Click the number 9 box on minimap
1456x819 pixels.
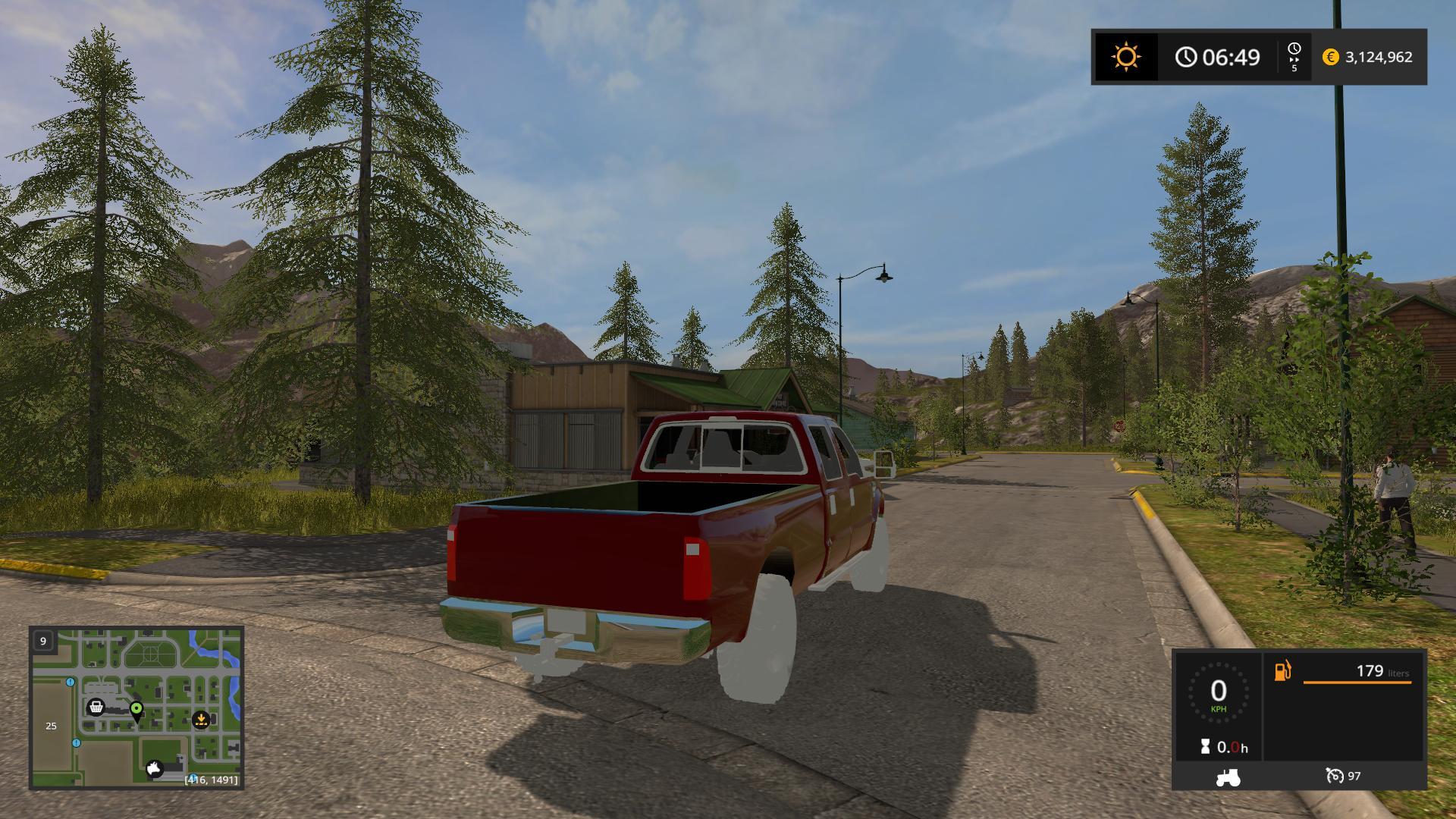43,641
